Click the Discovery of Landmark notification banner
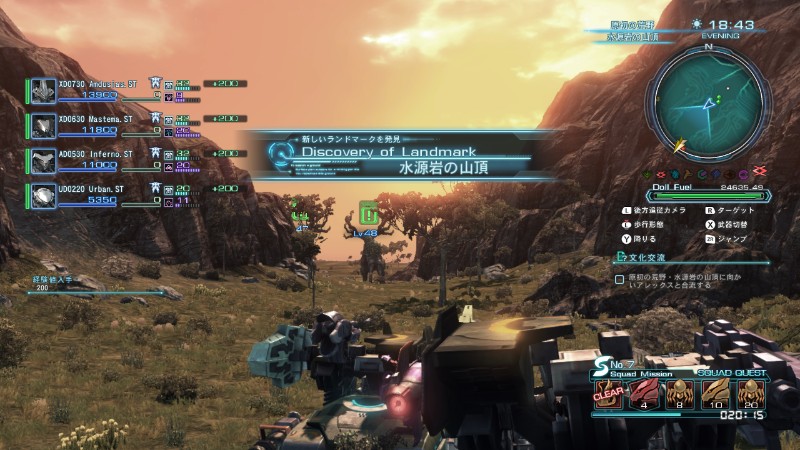Image resolution: width=800 pixels, height=450 pixels. (398, 155)
